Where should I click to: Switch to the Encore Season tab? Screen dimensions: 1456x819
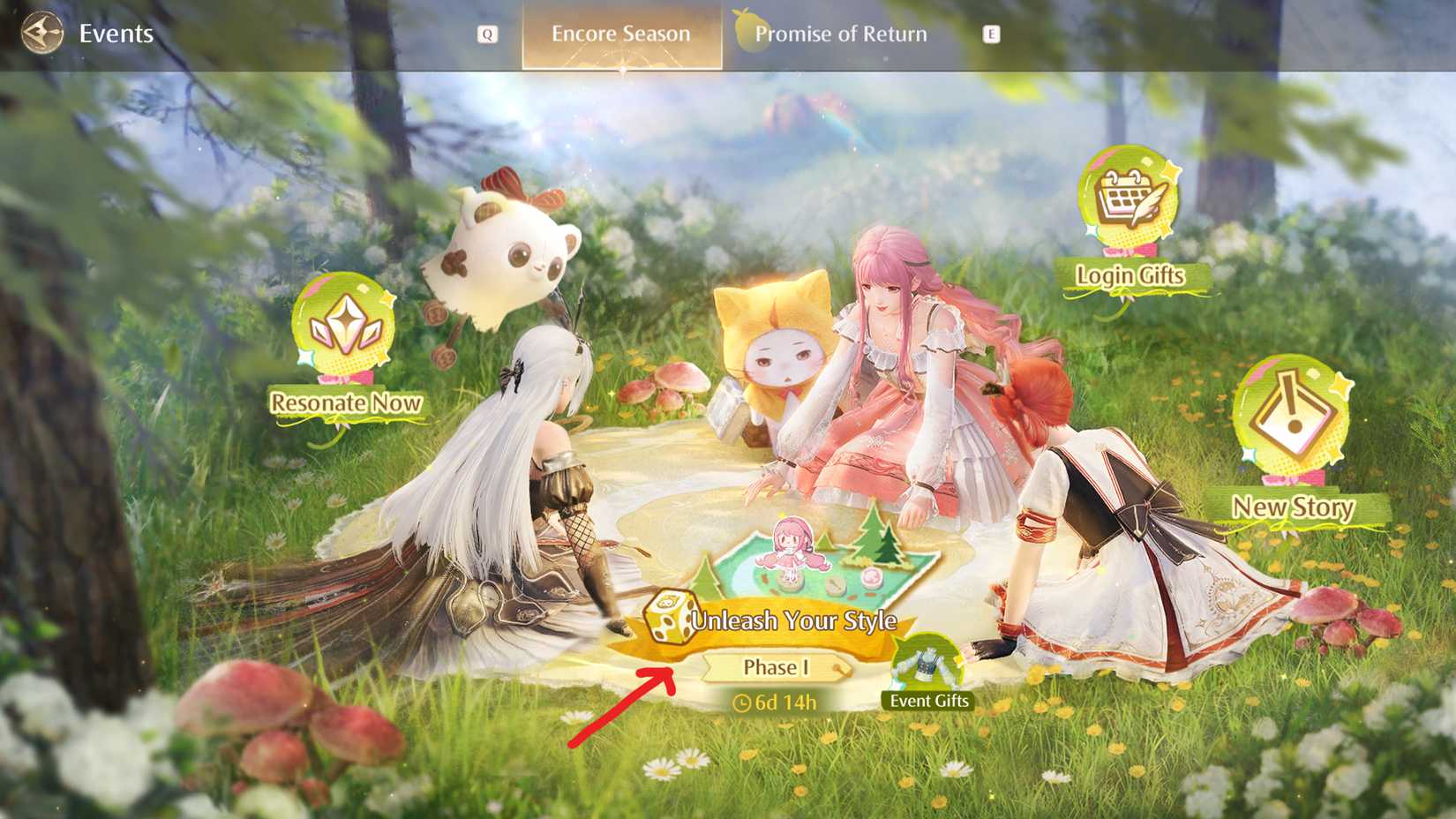619,34
